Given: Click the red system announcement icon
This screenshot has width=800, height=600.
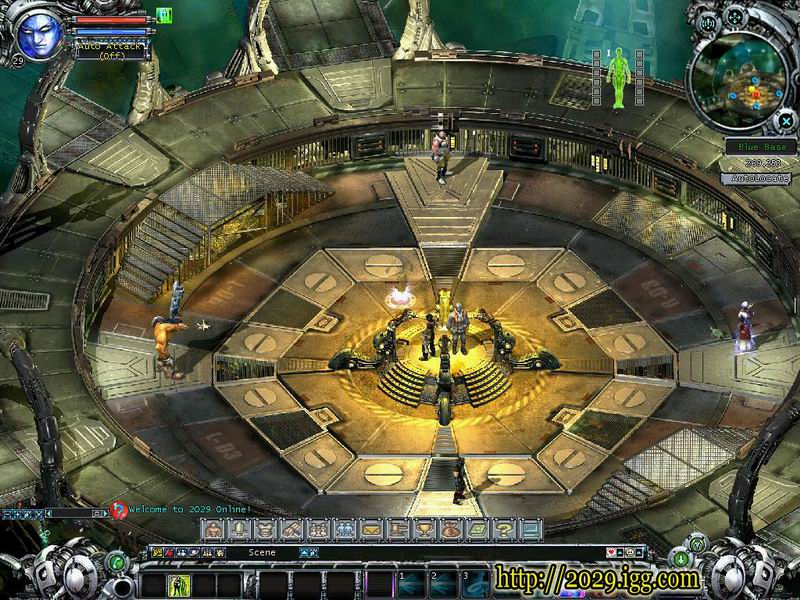Looking at the screenshot, I should [x=119, y=510].
